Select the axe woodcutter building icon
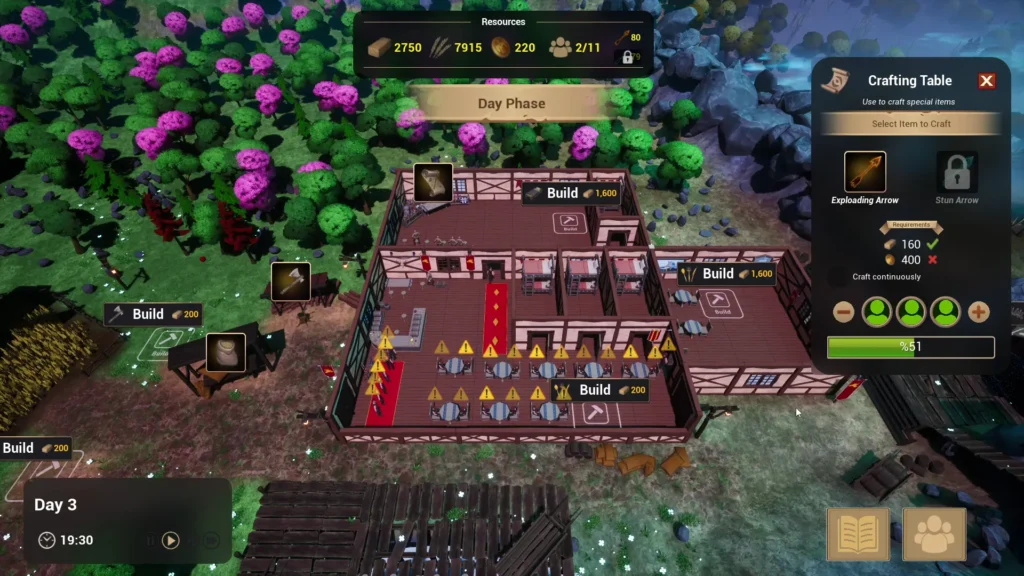1024x576 pixels. pos(291,281)
